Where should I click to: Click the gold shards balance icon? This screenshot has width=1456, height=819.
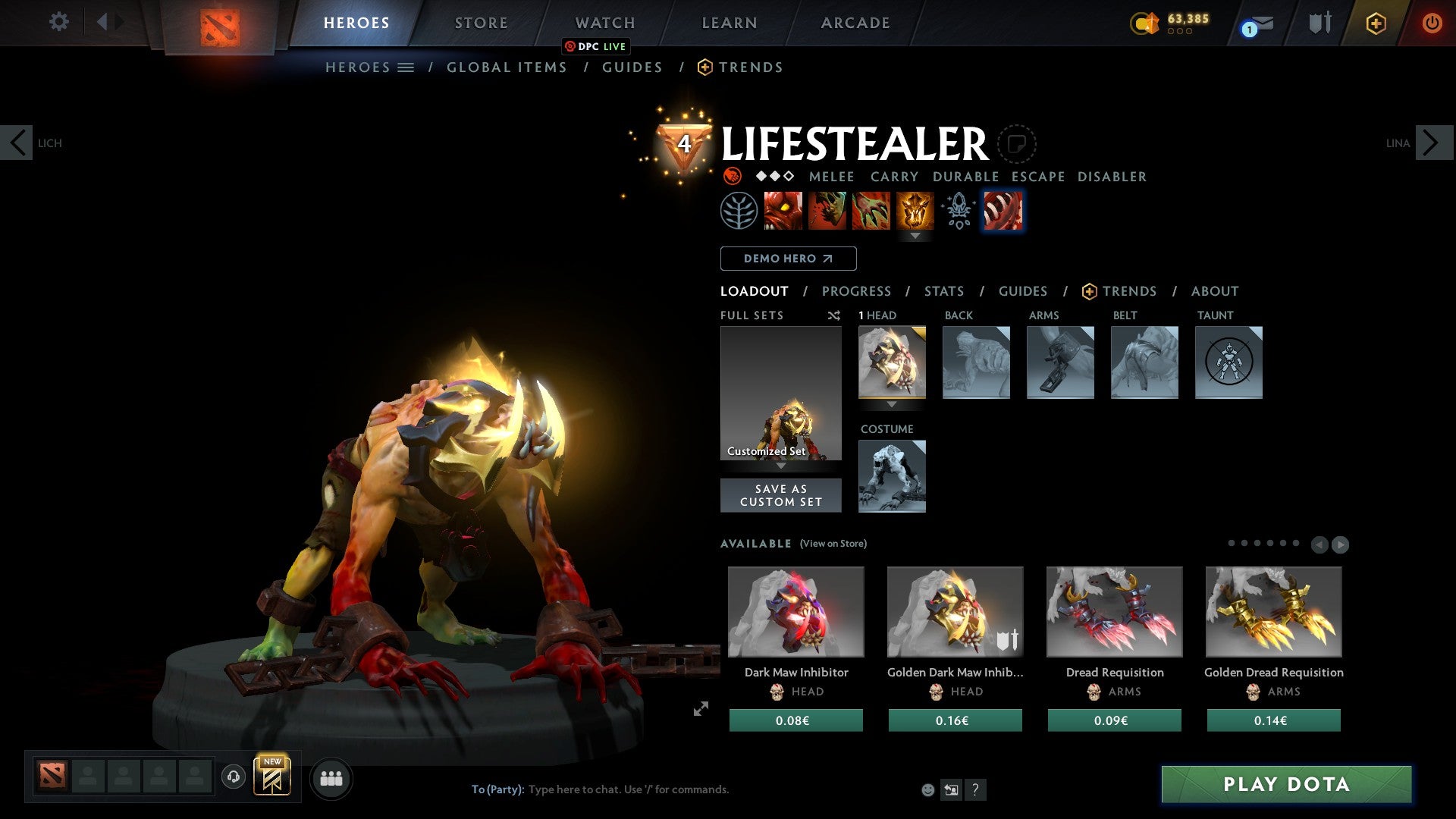click(1145, 22)
